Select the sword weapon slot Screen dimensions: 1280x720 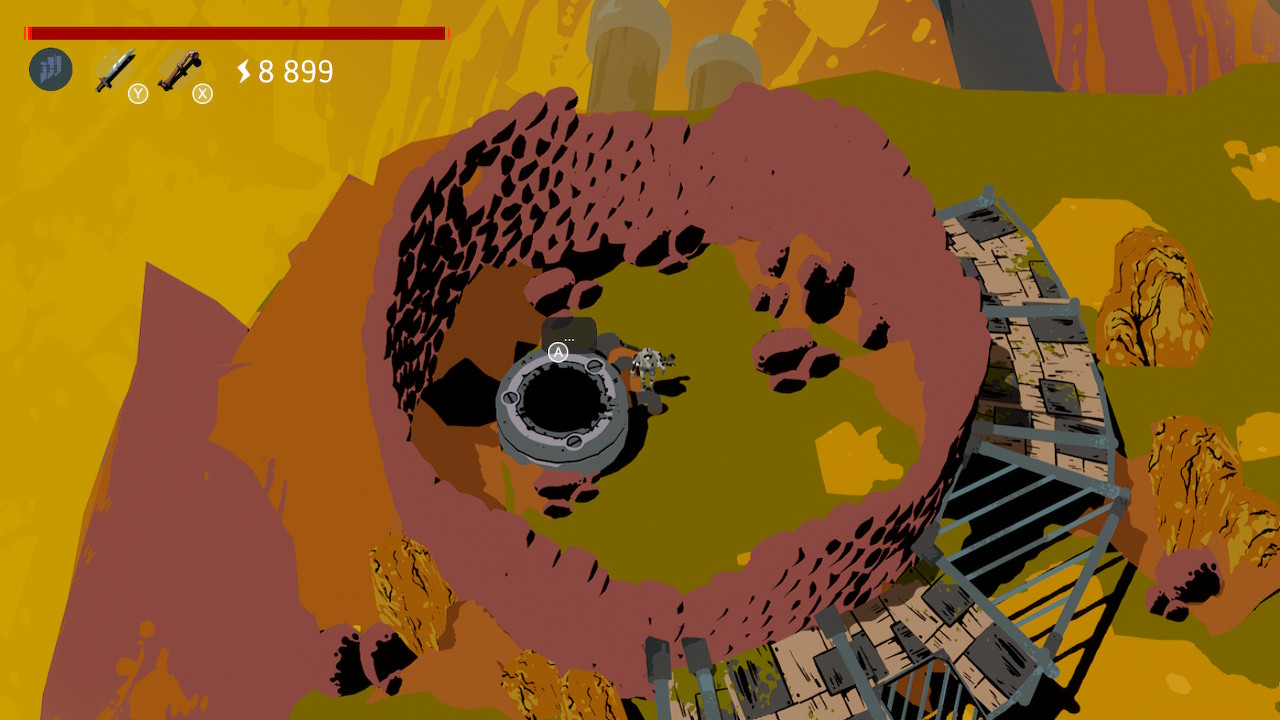point(115,71)
